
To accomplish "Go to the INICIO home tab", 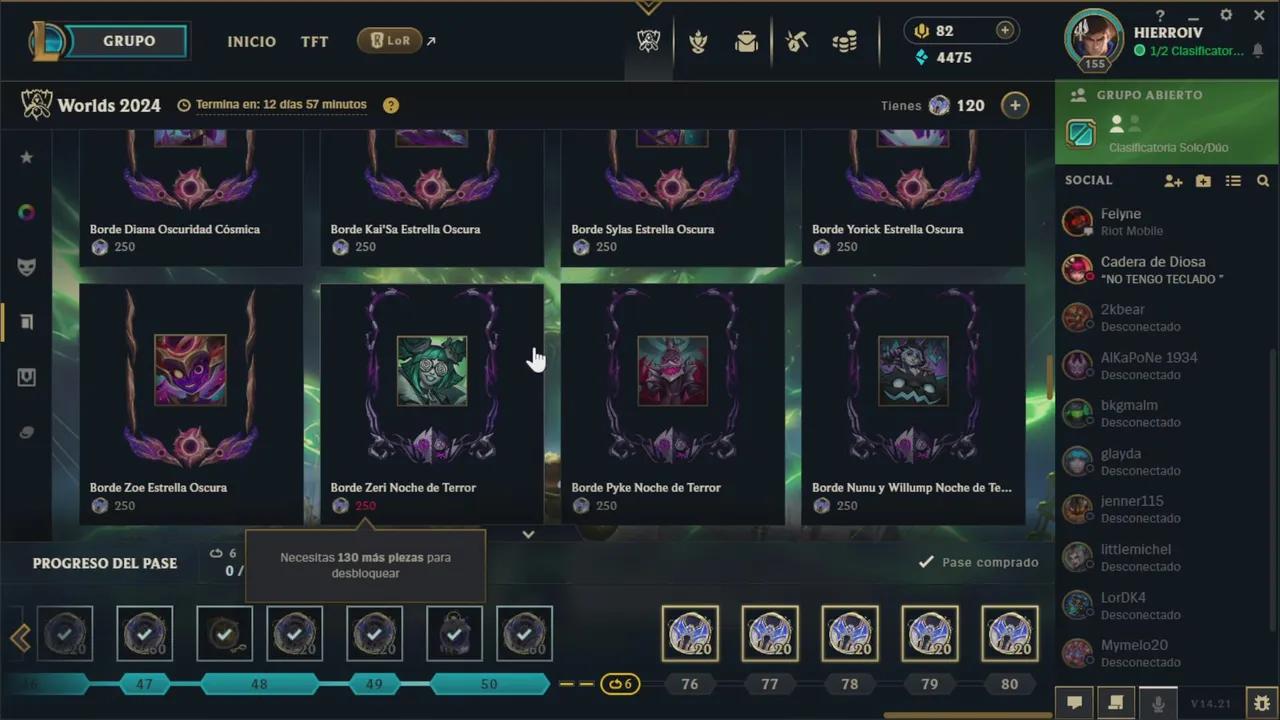I will point(251,42).
